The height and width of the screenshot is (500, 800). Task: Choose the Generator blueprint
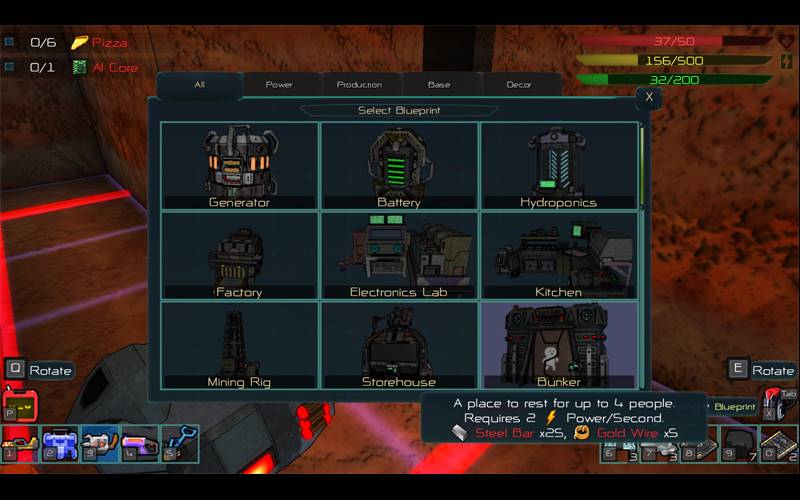(x=239, y=166)
